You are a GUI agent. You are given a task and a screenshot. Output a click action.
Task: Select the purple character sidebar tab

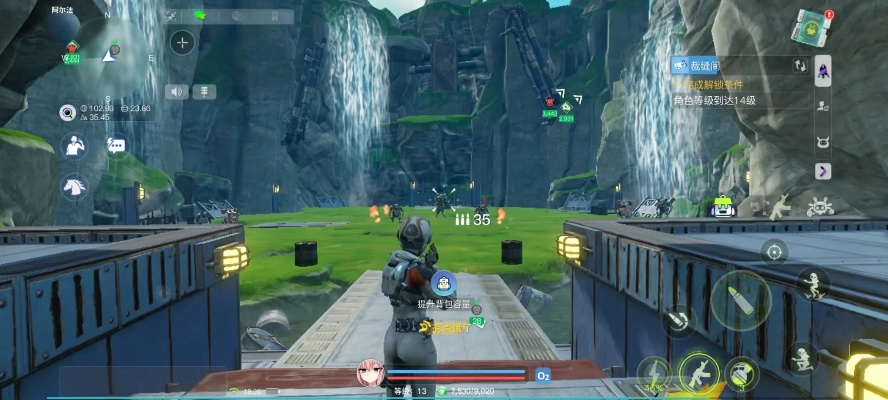pyautogui.click(x=823, y=69)
